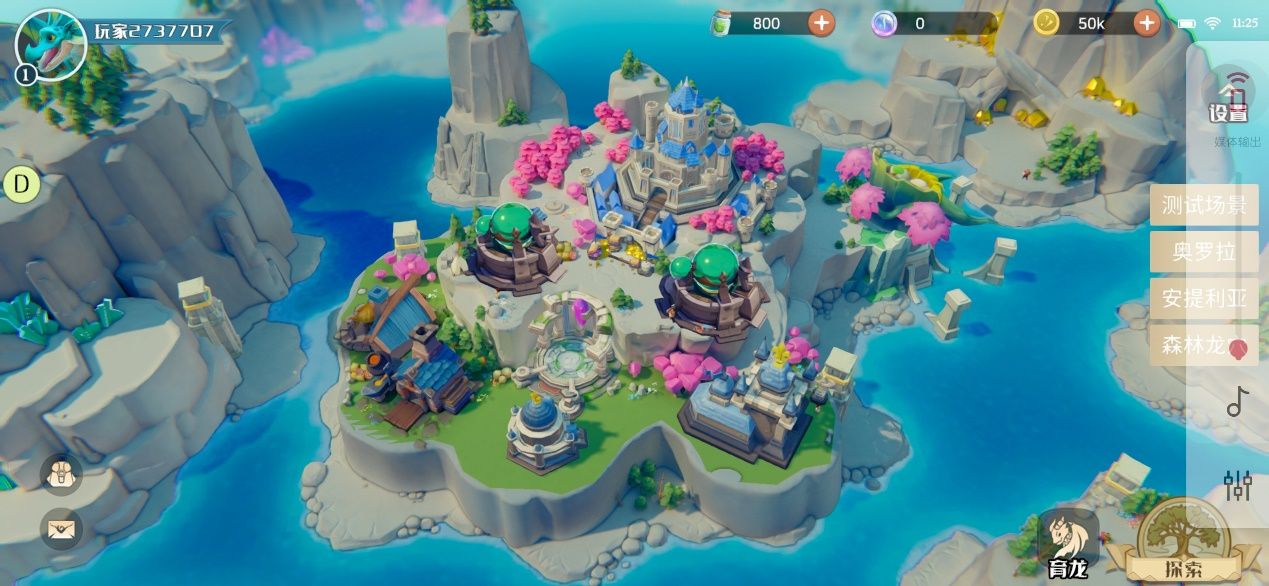The height and width of the screenshot is (586, 1269).
Task: Add more gold coins
Action: (x=1146, y=23)
